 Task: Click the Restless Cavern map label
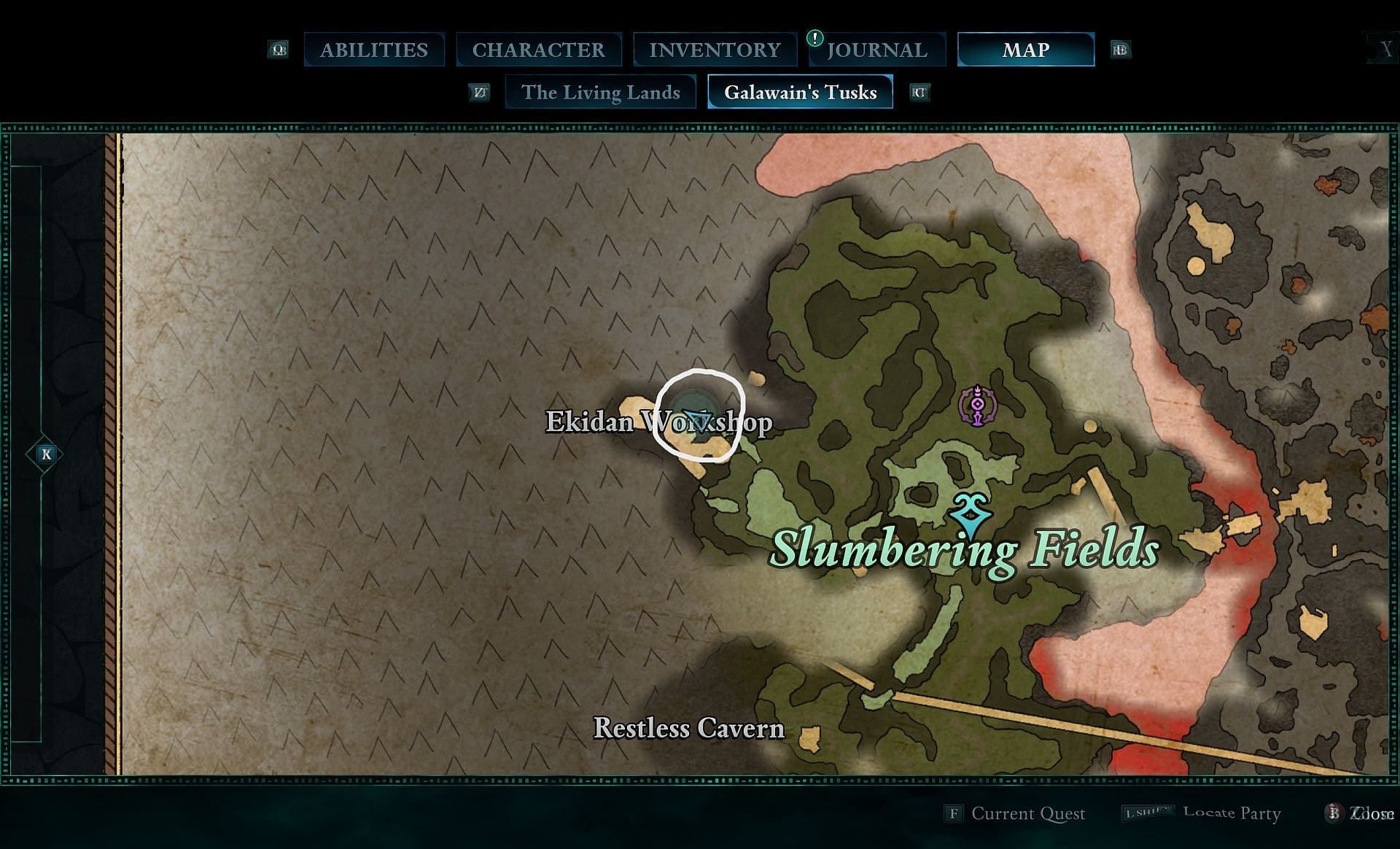tap(688, 728)
